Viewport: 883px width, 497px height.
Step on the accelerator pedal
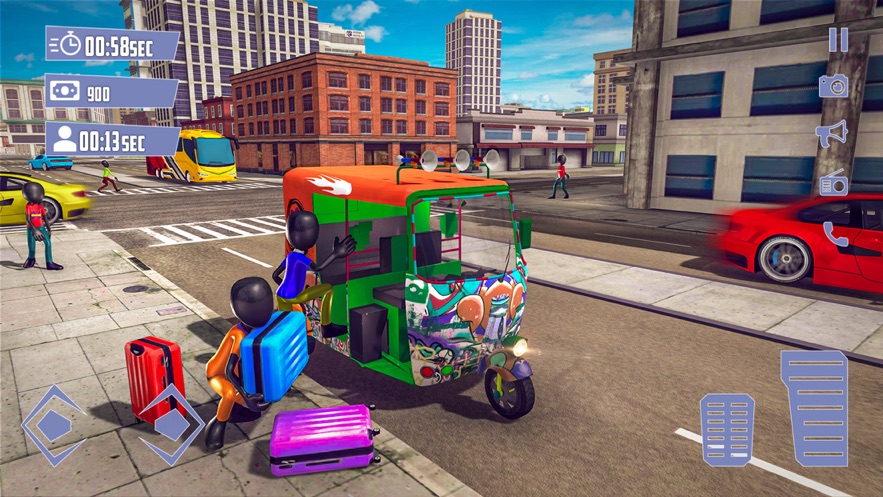click(814, 409)
